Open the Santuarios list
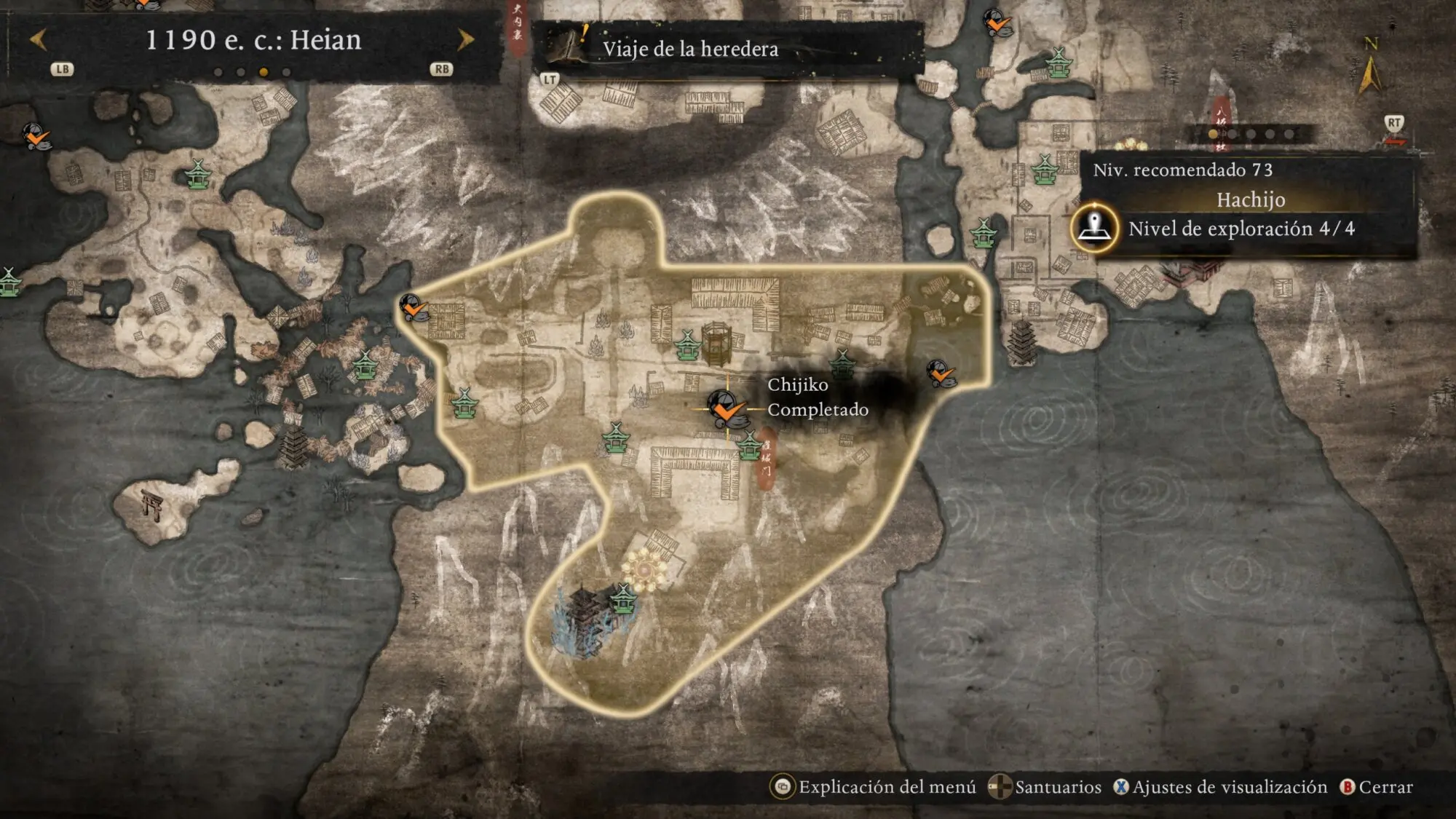 pos(1045,787)
